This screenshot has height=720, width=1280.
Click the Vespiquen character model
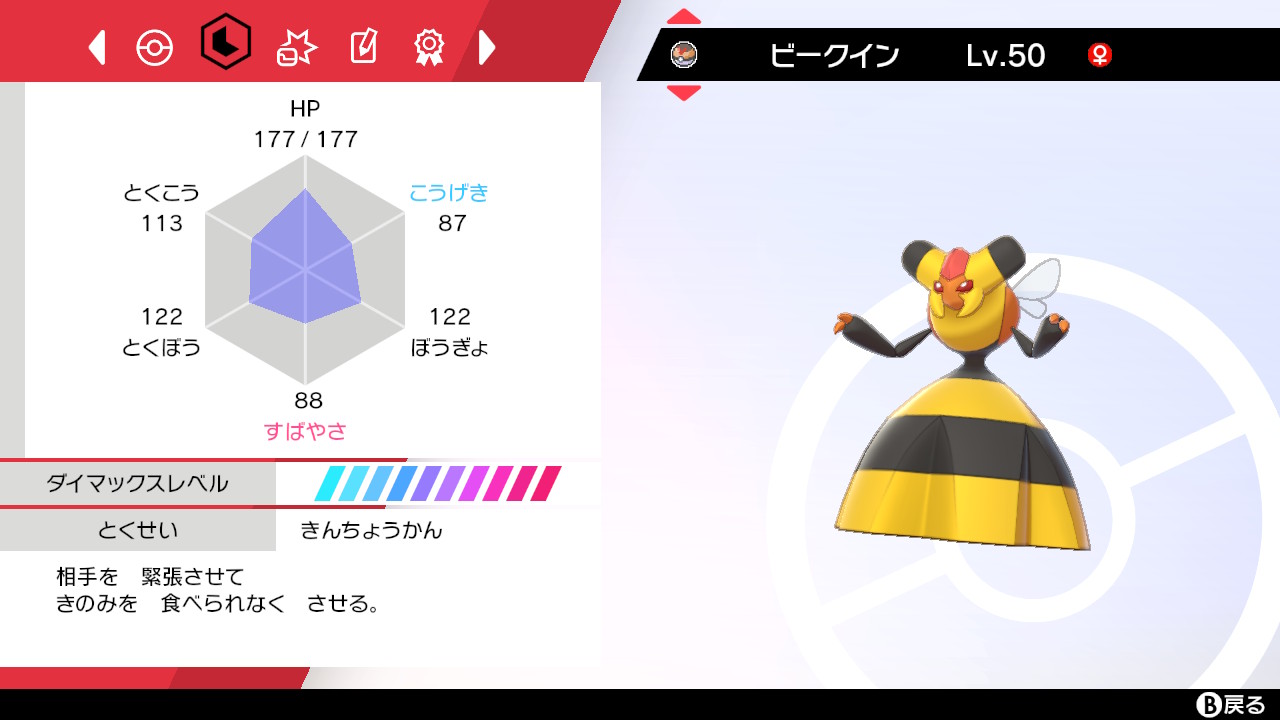tap(955, 400)
